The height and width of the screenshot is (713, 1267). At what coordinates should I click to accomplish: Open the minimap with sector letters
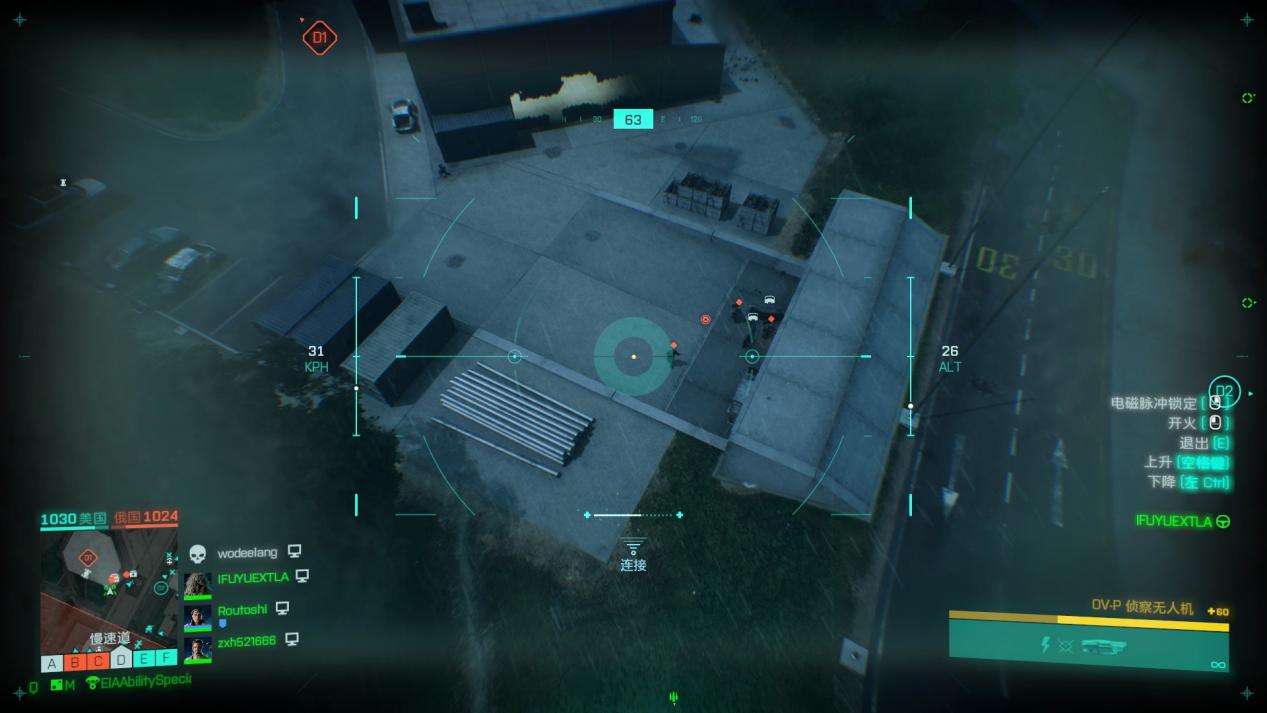(109, 587)
